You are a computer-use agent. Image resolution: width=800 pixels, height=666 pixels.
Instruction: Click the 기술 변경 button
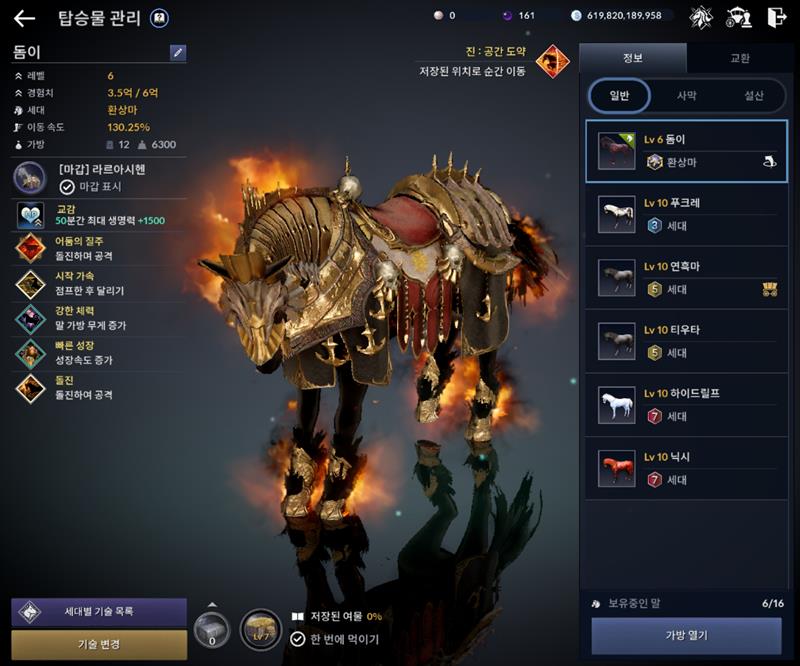99,644
